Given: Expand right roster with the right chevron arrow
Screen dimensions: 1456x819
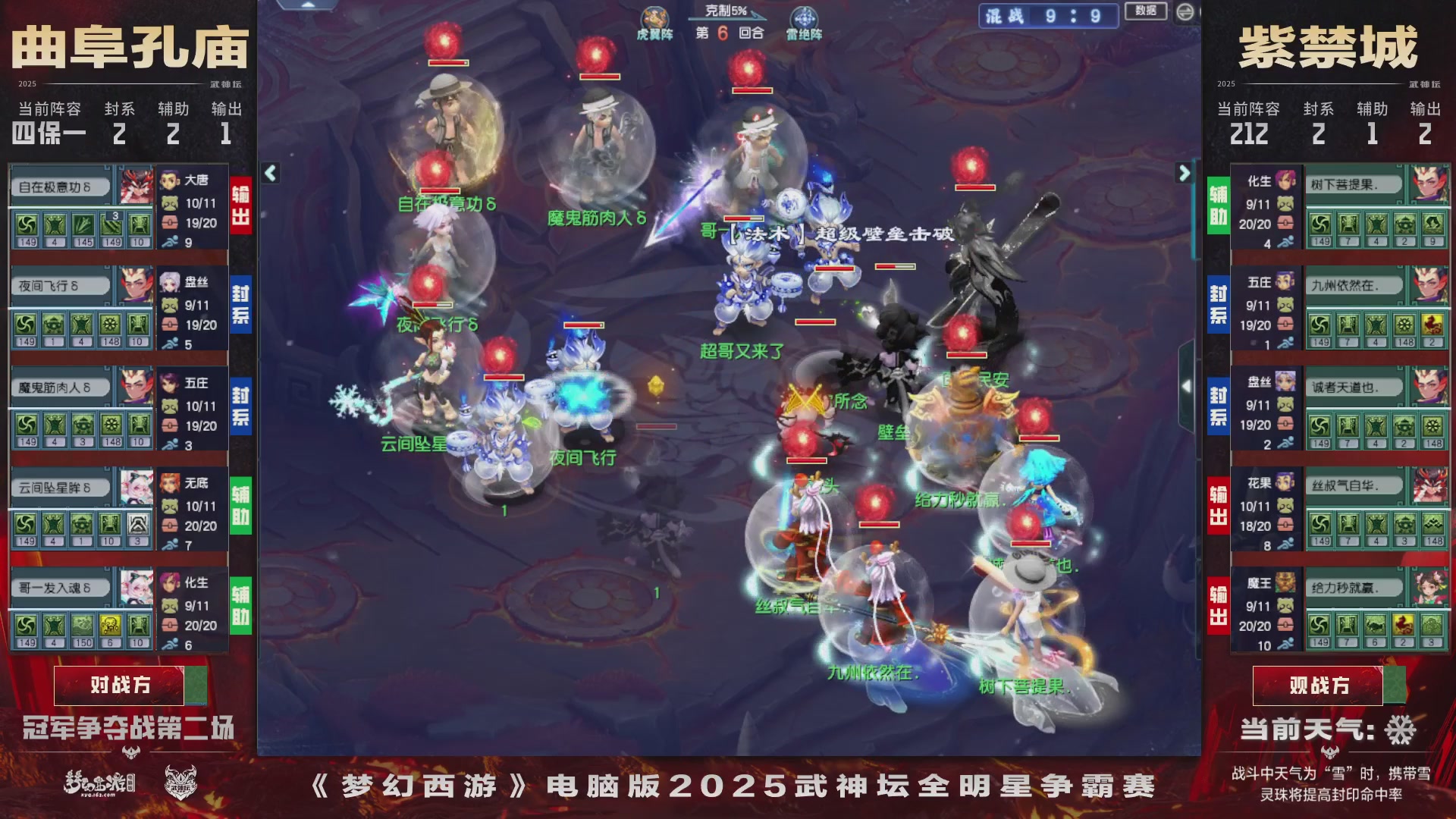Looking at the screenshot, I should [x=1185, y=174].
